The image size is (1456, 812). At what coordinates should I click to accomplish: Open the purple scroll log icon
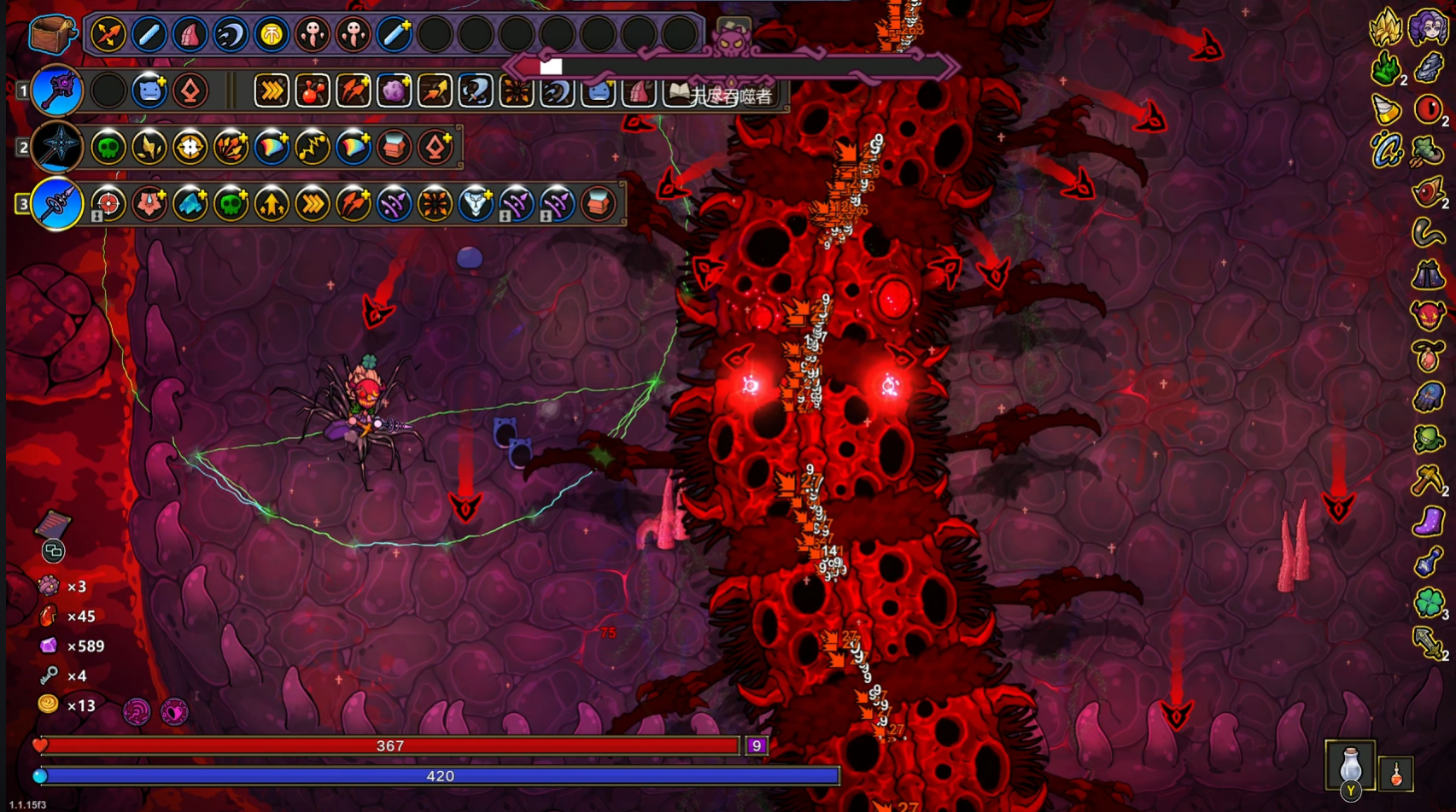[x=52, y=523]
